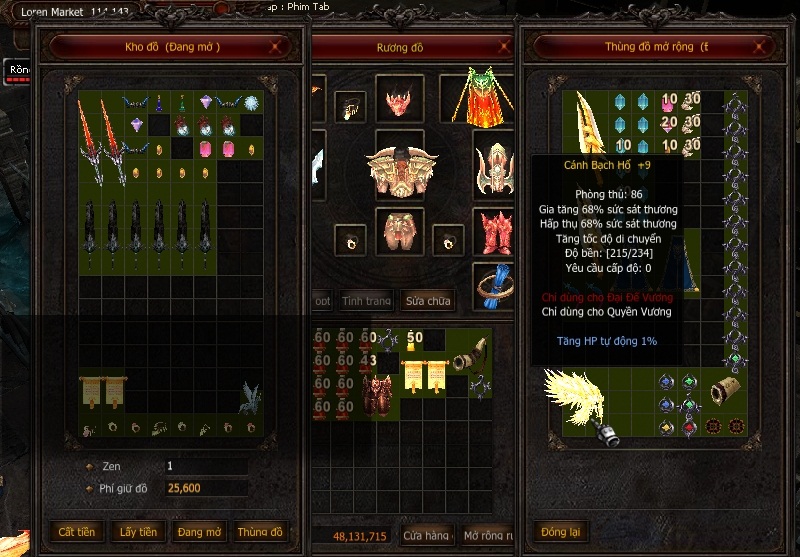
Task: Pick the pale winged horse in warehouse
Action: pos(249,398)
